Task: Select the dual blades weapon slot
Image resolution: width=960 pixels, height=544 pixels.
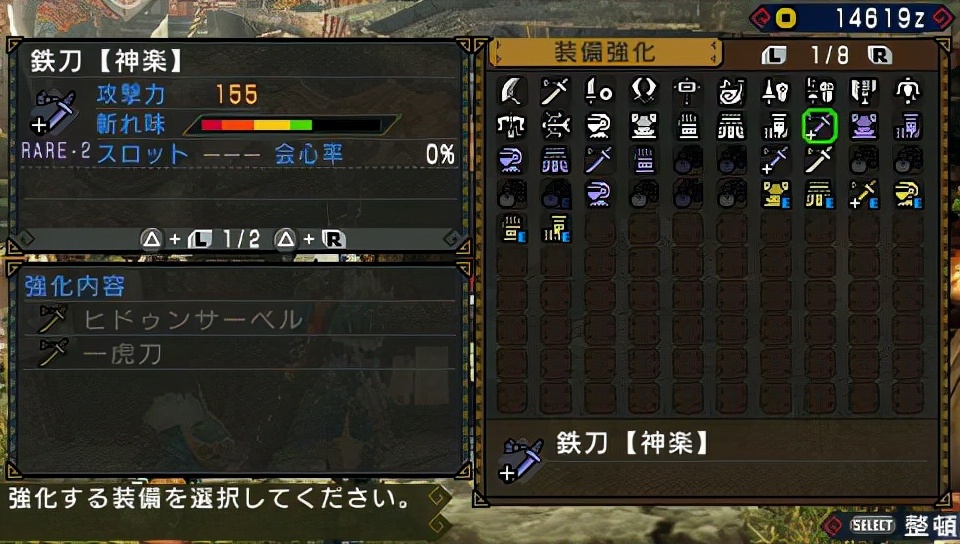Action: pos(643,91)
